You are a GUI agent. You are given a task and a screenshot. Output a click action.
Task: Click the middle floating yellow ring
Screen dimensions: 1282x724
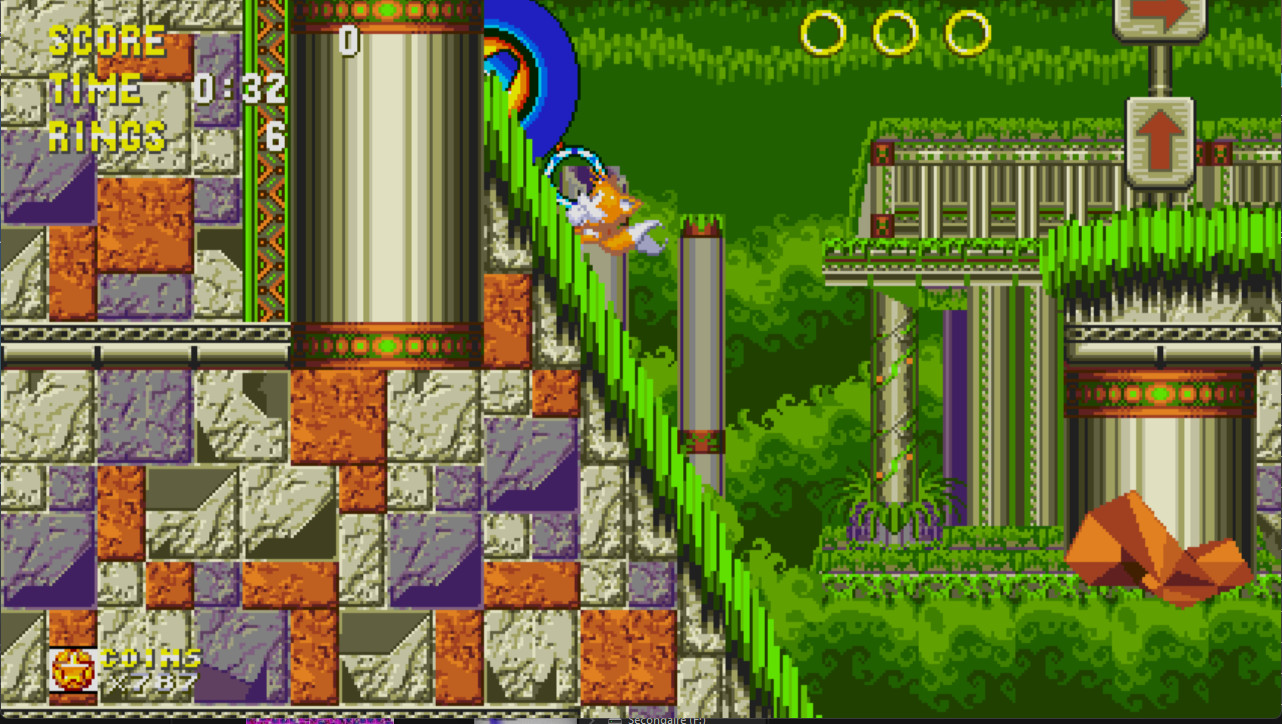[892, 33]
